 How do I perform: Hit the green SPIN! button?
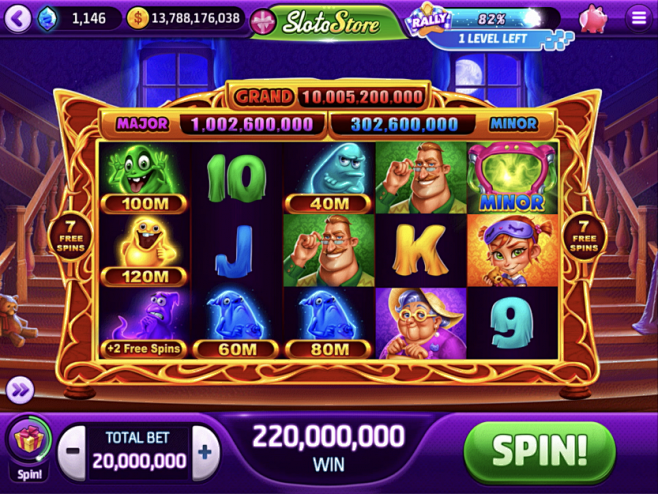point(539,451)
